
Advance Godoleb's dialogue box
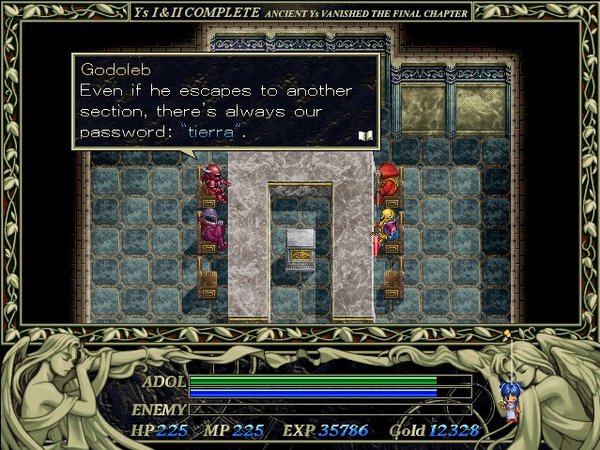(225, 102)
